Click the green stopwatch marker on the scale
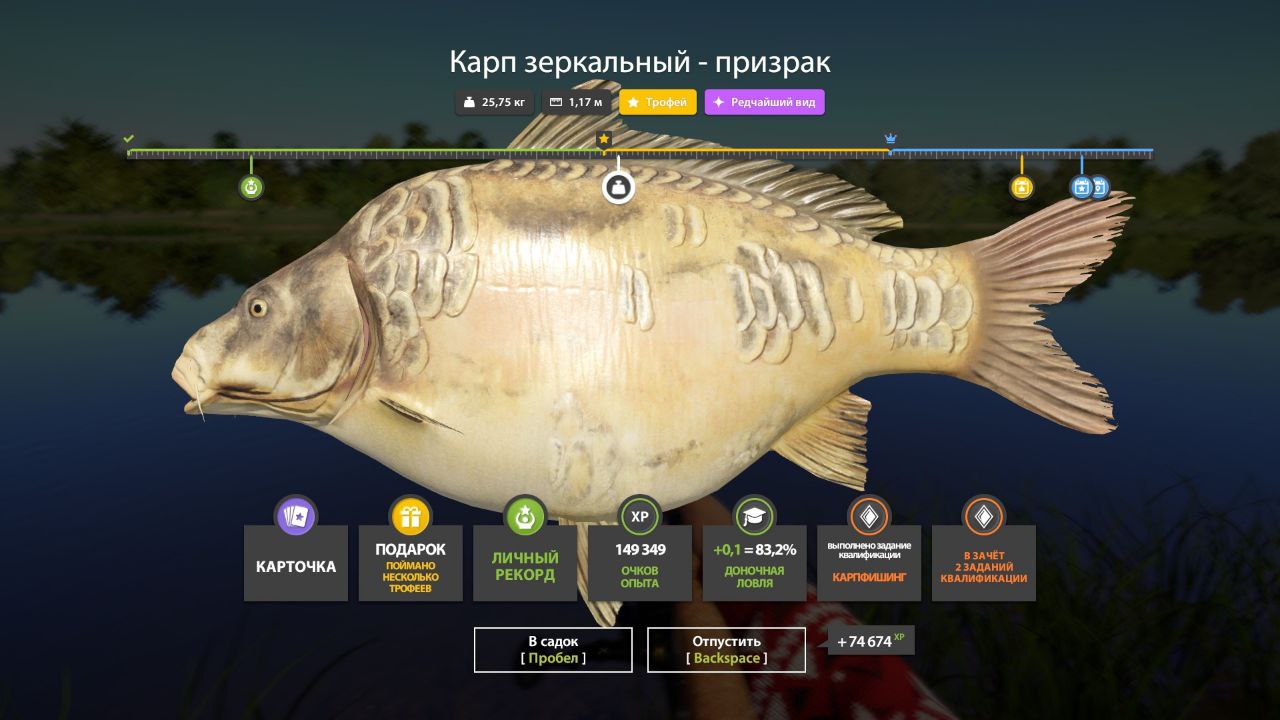 tap(250, 186)
